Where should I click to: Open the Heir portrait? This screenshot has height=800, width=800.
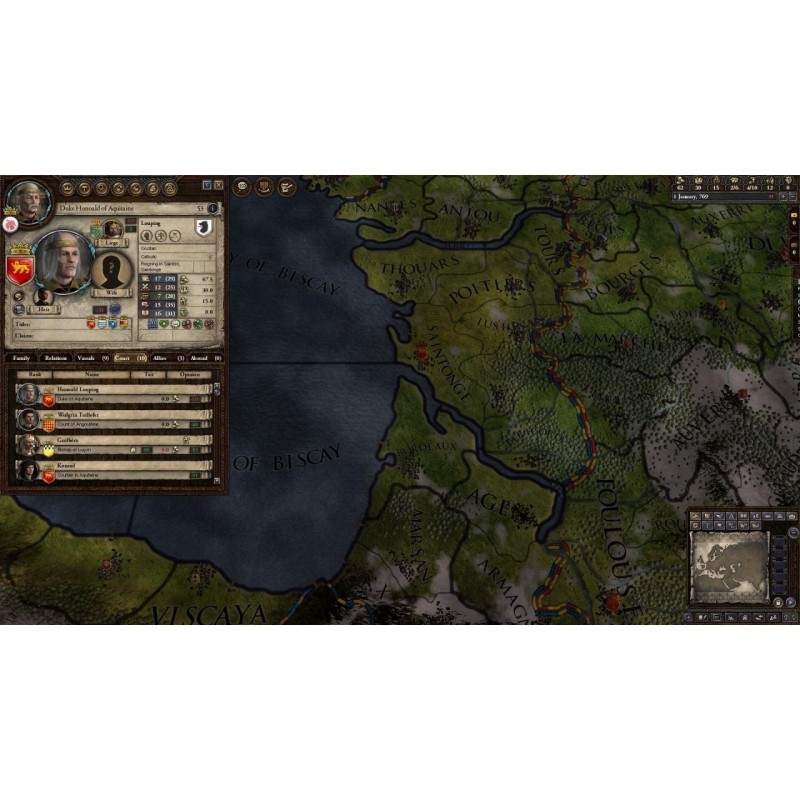(x=42, y=296)
